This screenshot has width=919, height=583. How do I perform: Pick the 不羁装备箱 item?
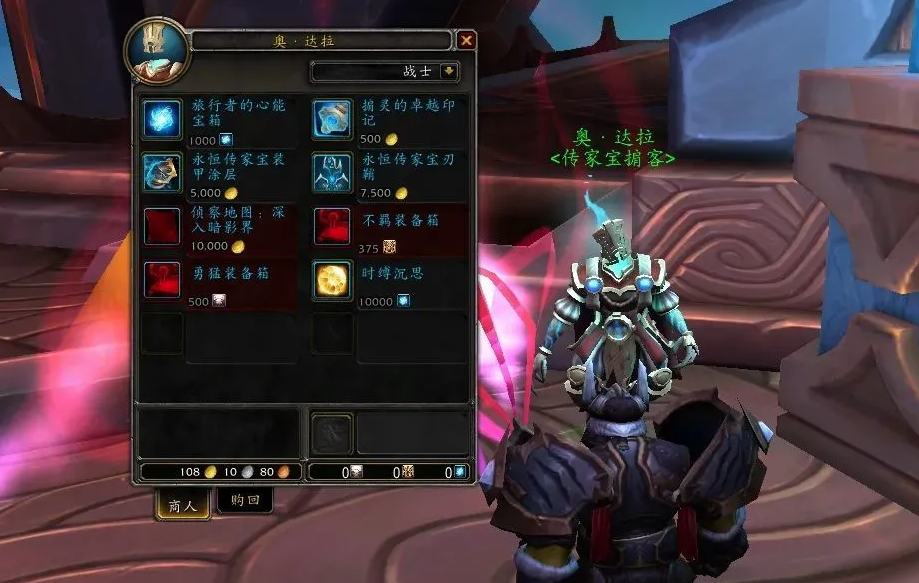click(333, 227)
